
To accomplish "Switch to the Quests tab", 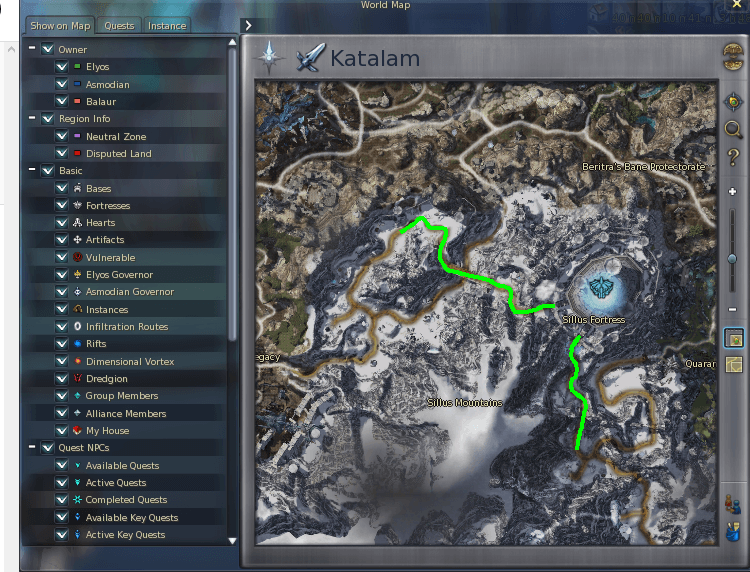I will [119, 26].
